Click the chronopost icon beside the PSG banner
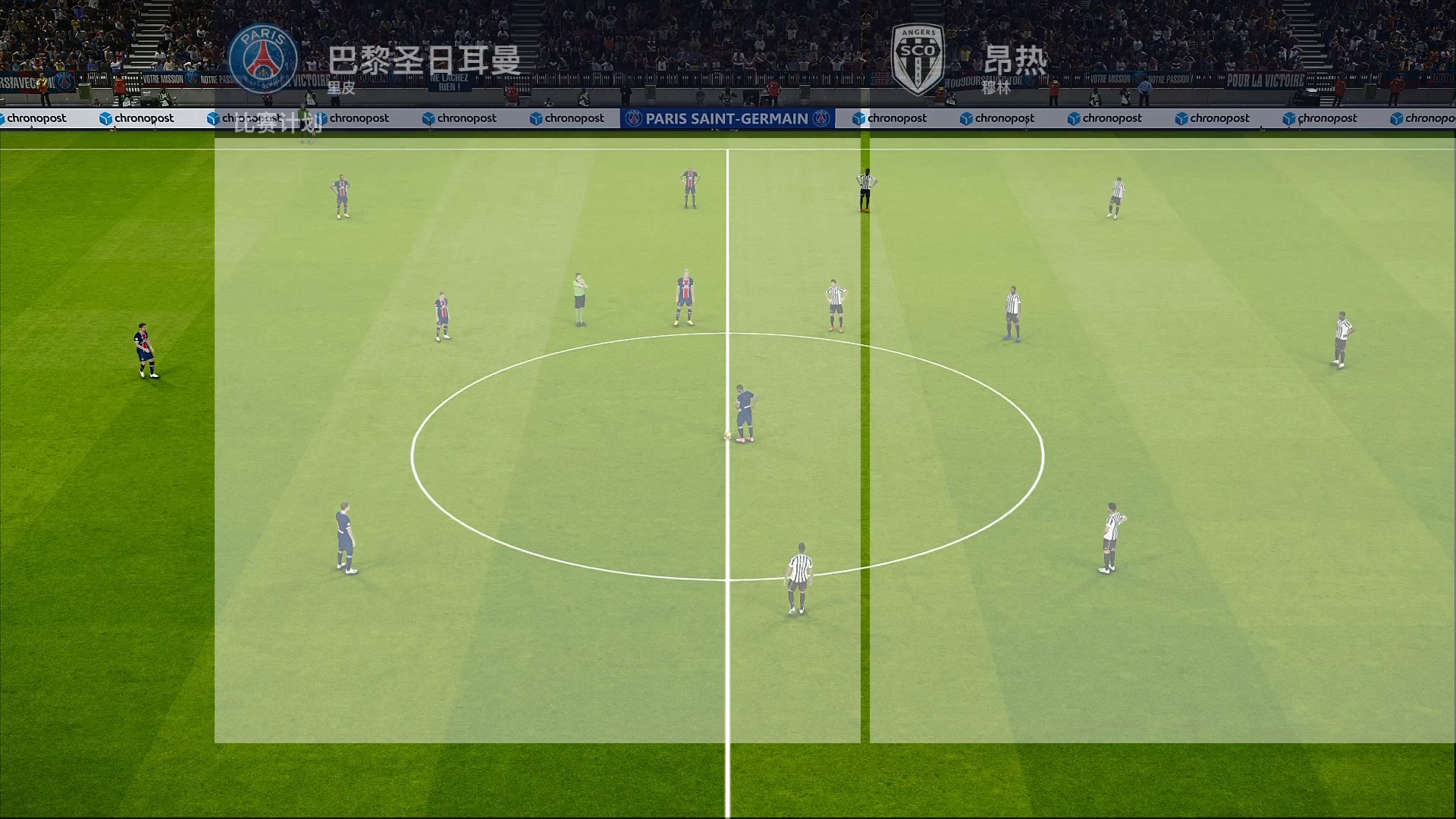Image resolution: width=1456 pixels, height=819 pixels. [x=858, y=118]
